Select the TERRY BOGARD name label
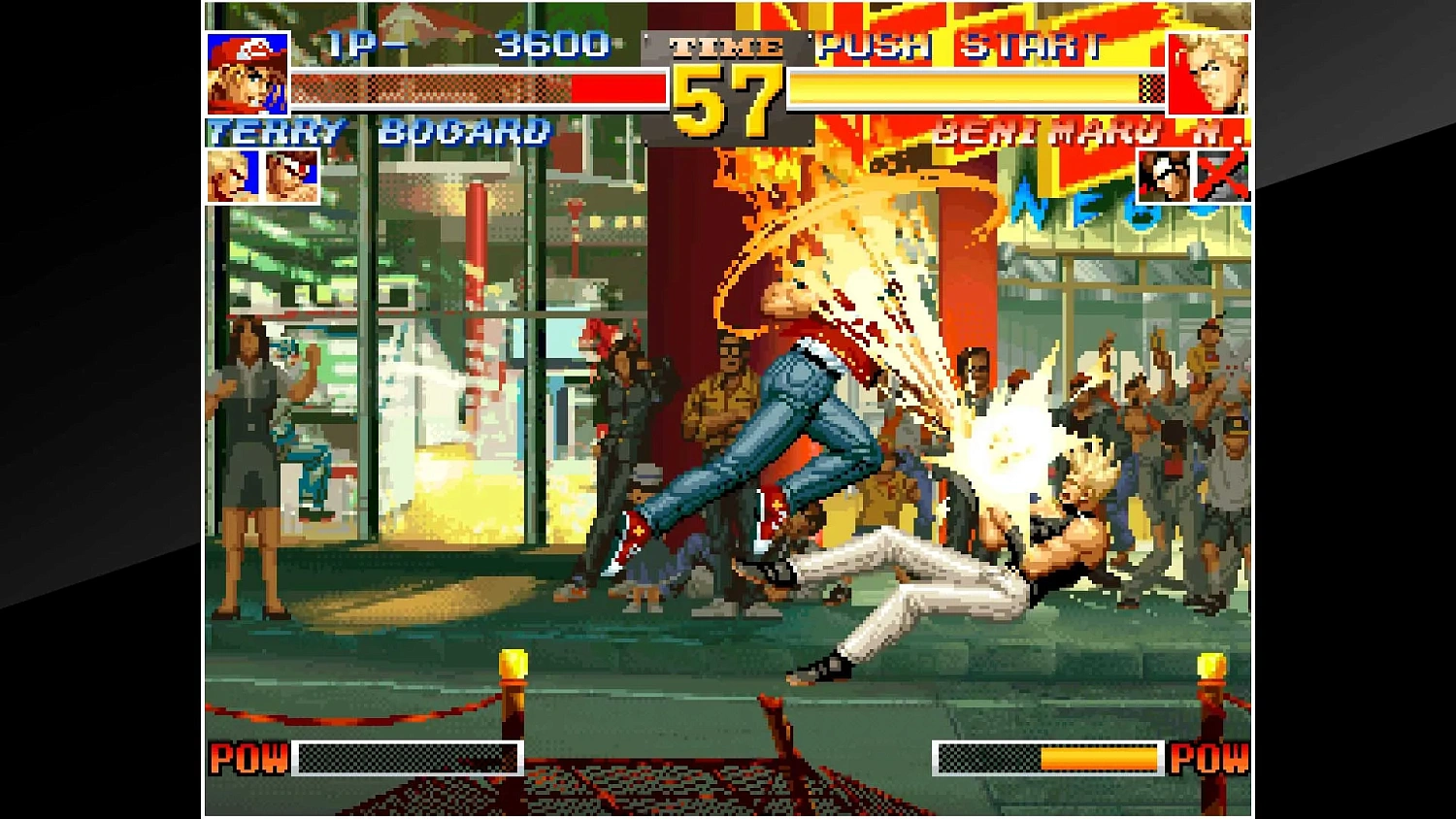The image size is (1456, 819). point(379,133)
